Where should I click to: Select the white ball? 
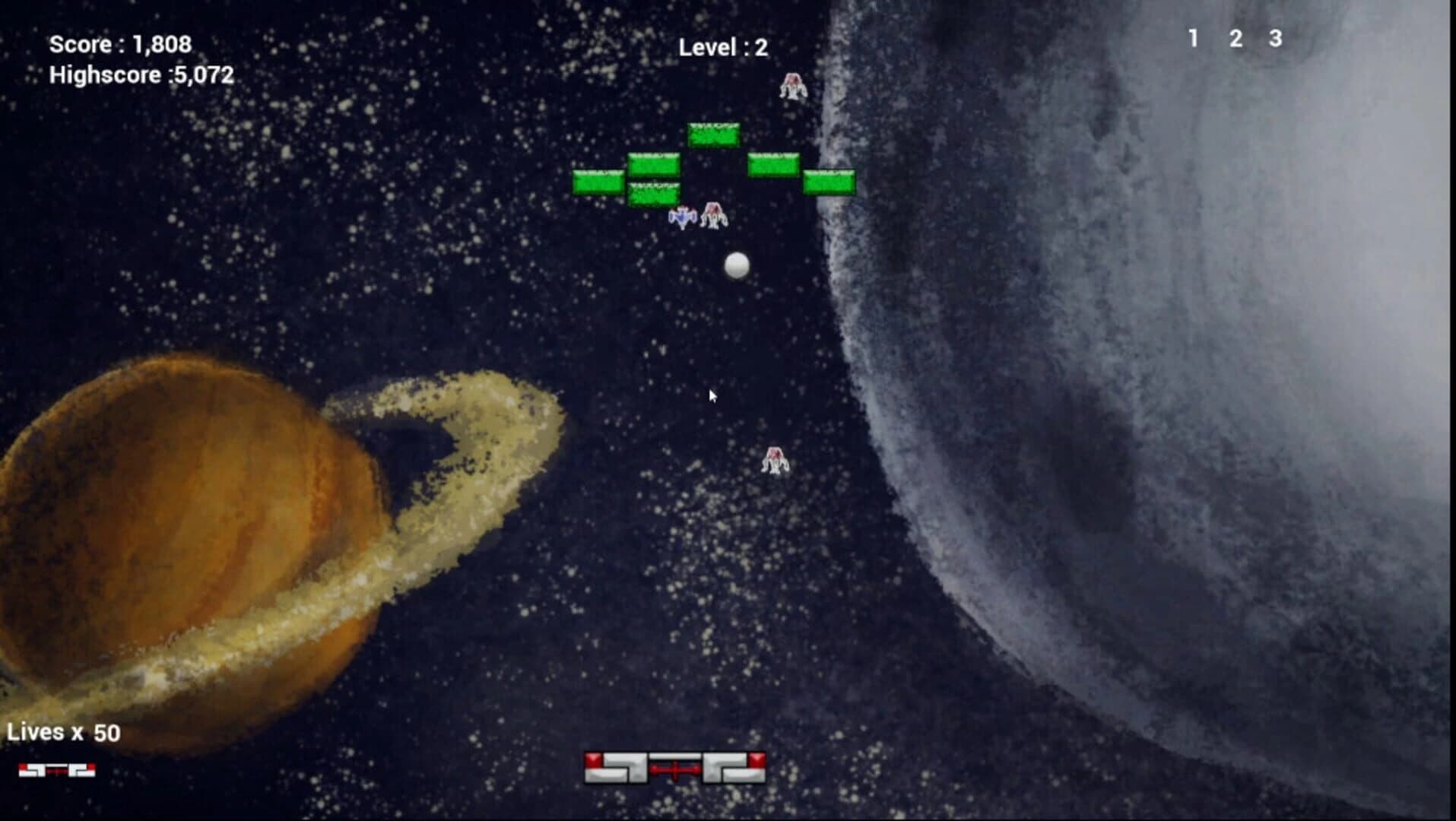click(x=736, y=264)
